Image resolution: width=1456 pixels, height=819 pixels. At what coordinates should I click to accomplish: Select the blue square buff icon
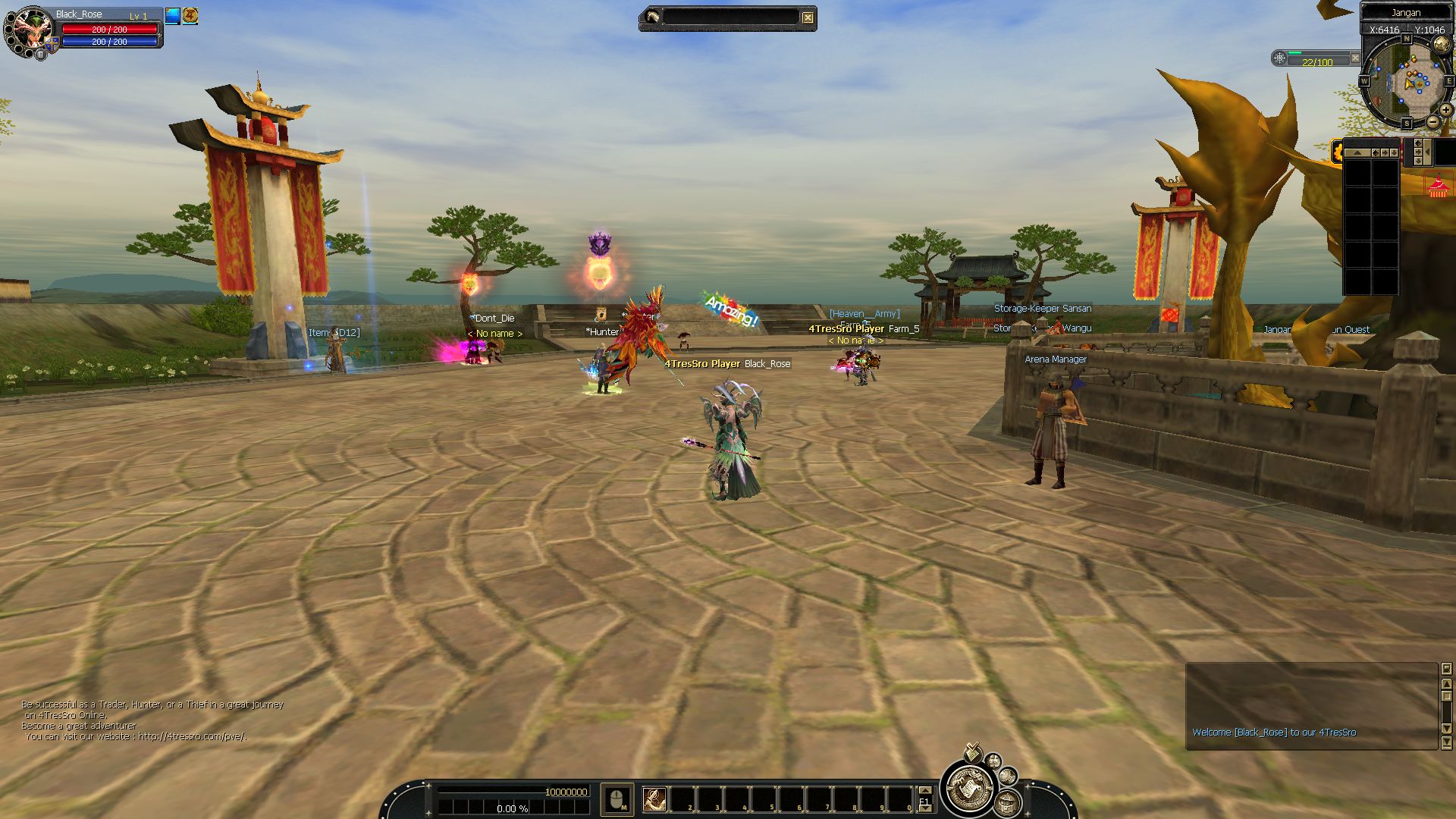click(173, 16)
